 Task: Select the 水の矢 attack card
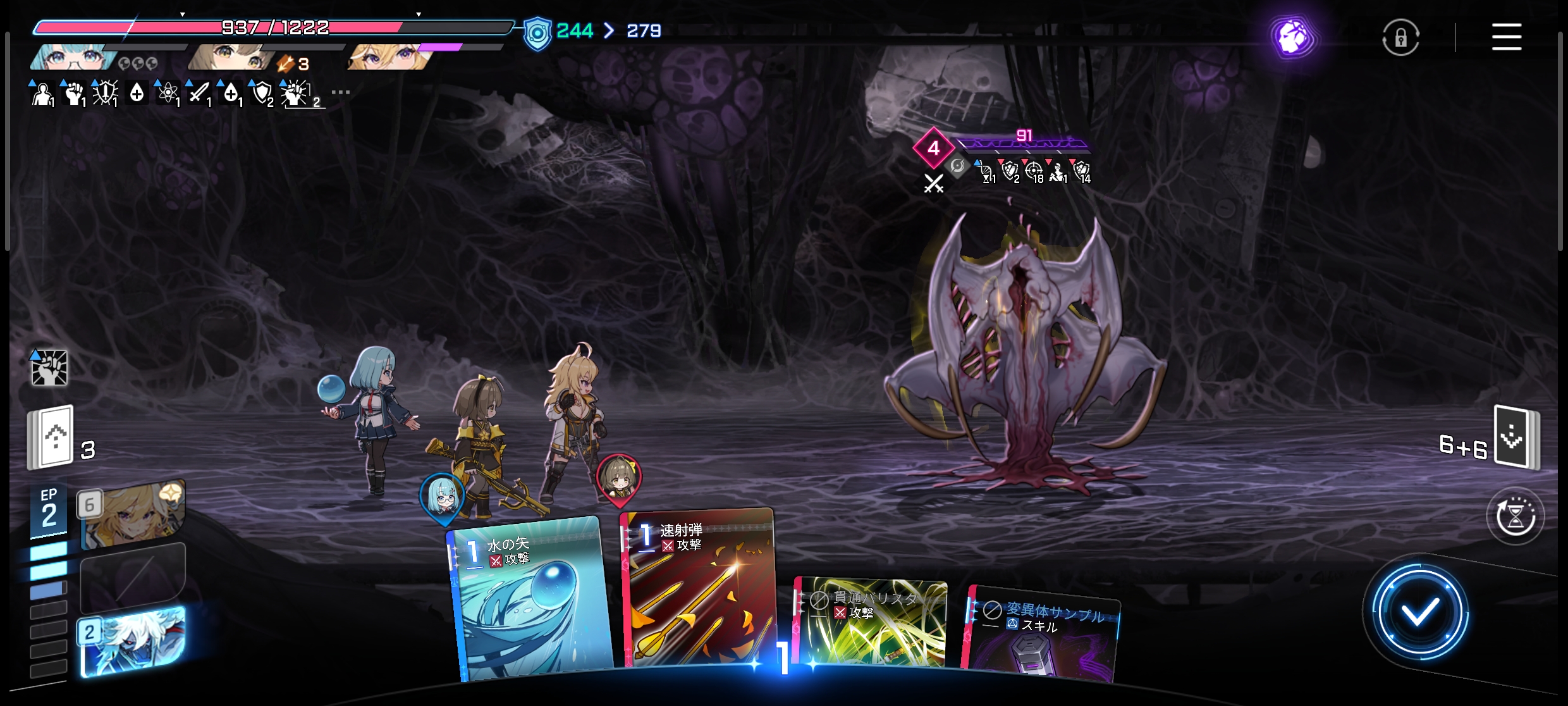click(x=530, y=601)
